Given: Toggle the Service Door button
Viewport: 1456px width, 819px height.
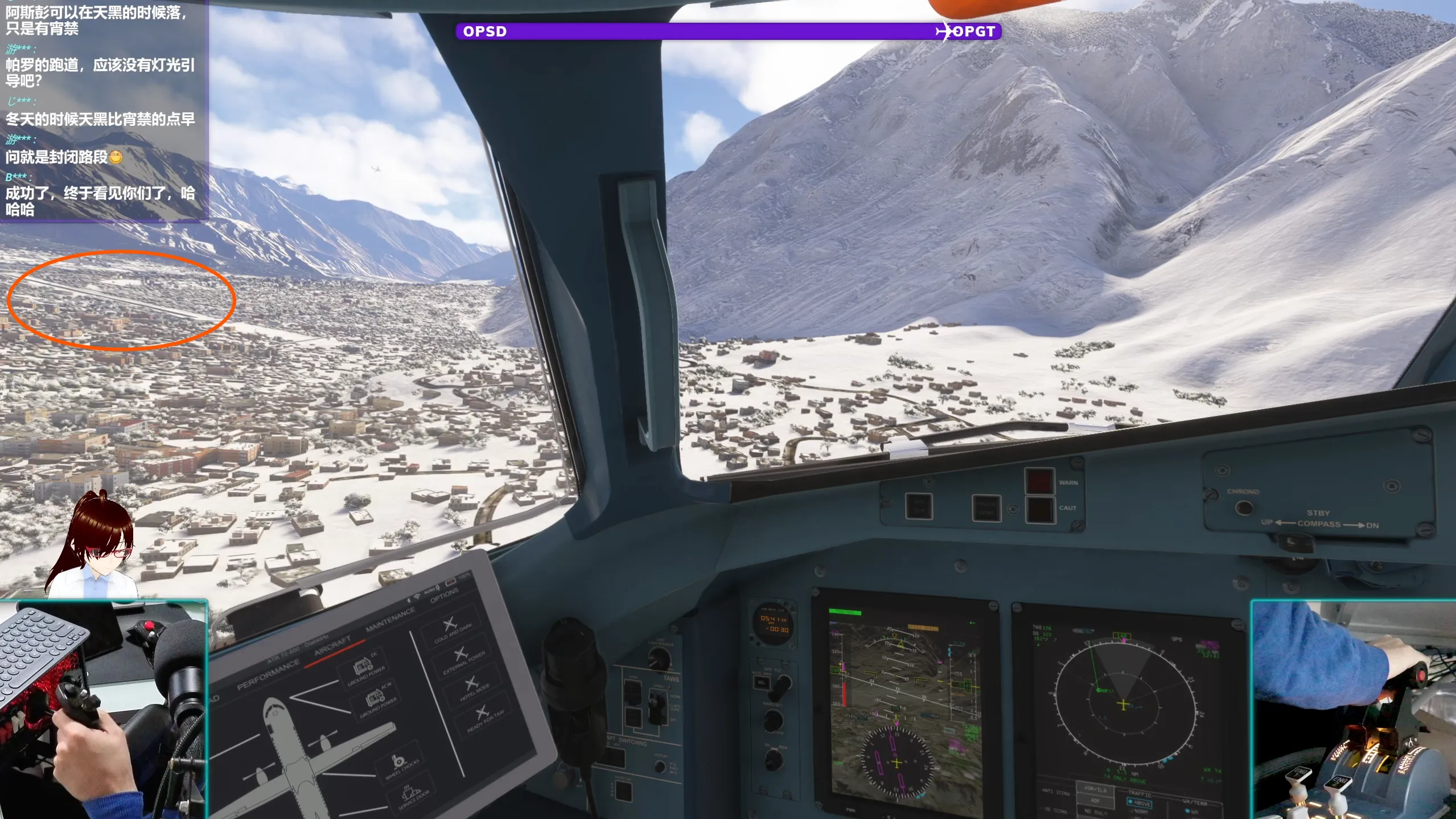Looking at the screenshot, I should (x=413, y=797).
